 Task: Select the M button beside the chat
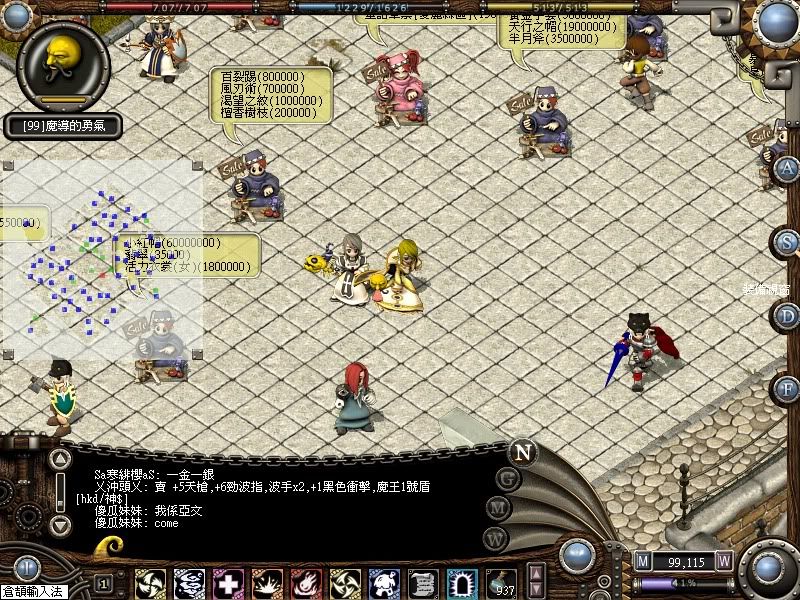(x=497, y=508)
